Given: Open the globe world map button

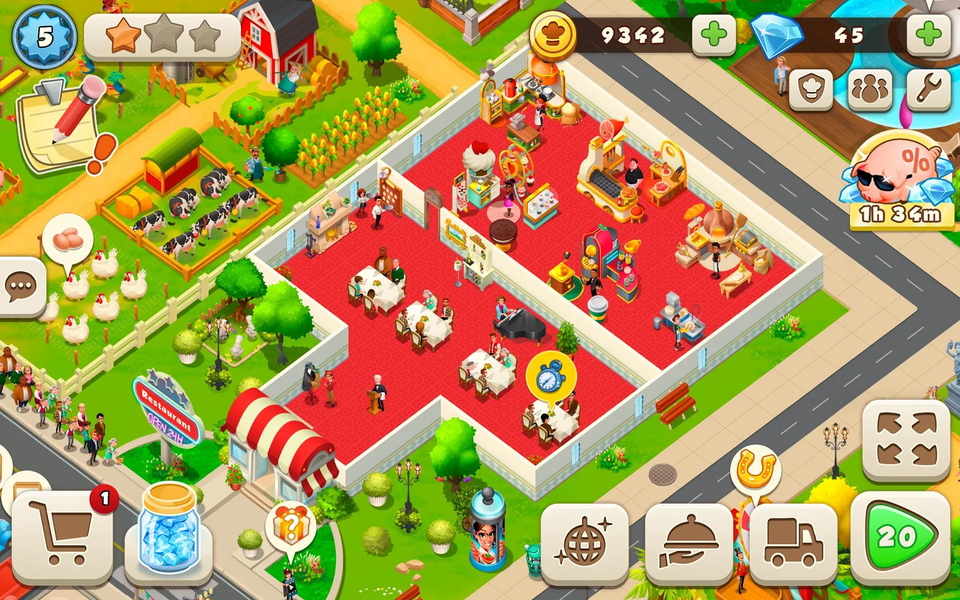Looking at the screenshot, I should click(585, 543).
